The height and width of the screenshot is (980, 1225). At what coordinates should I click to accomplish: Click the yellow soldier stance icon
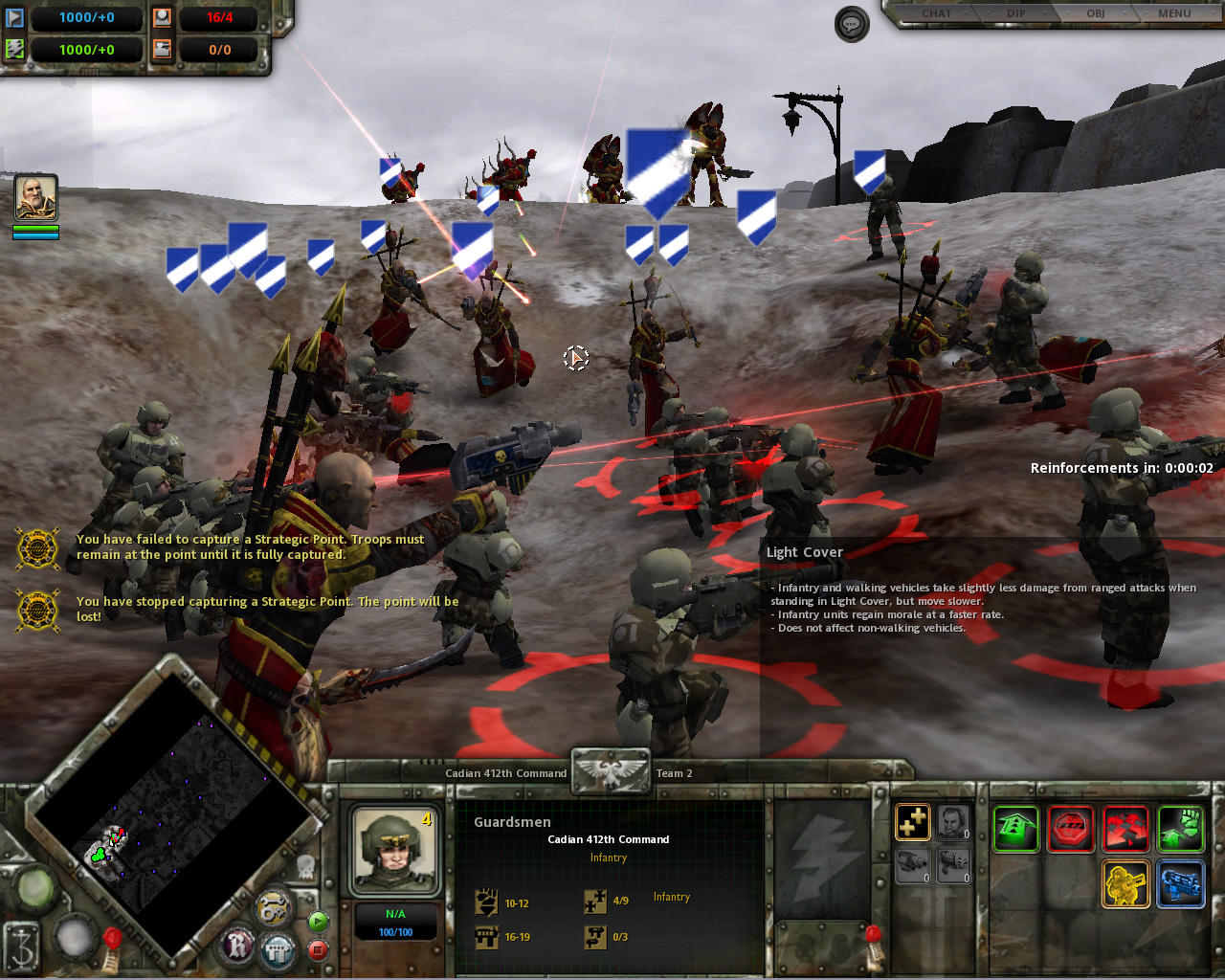click(1125, 883)
